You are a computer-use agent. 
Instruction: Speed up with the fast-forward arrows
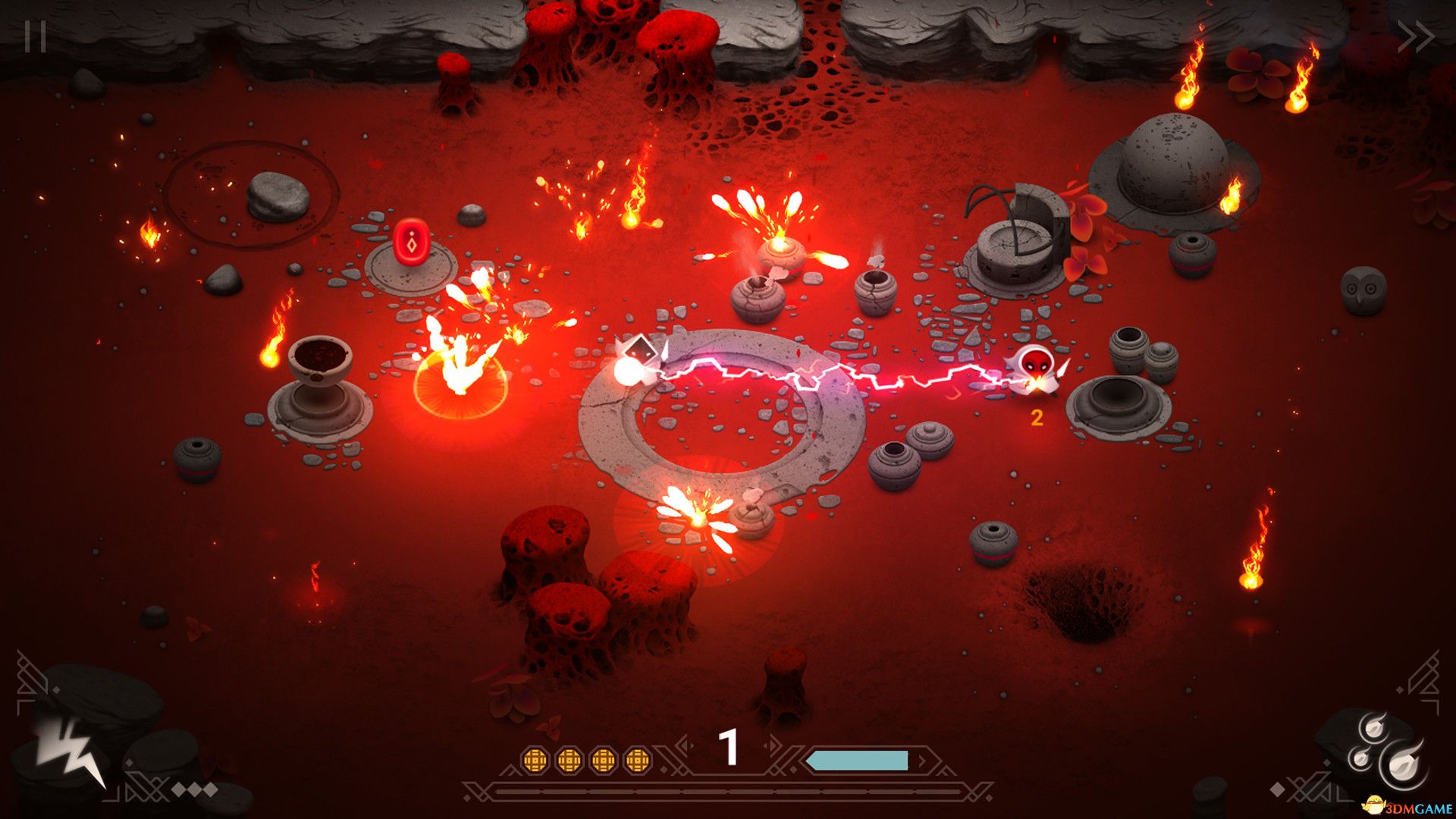(x=1415, y=36)
